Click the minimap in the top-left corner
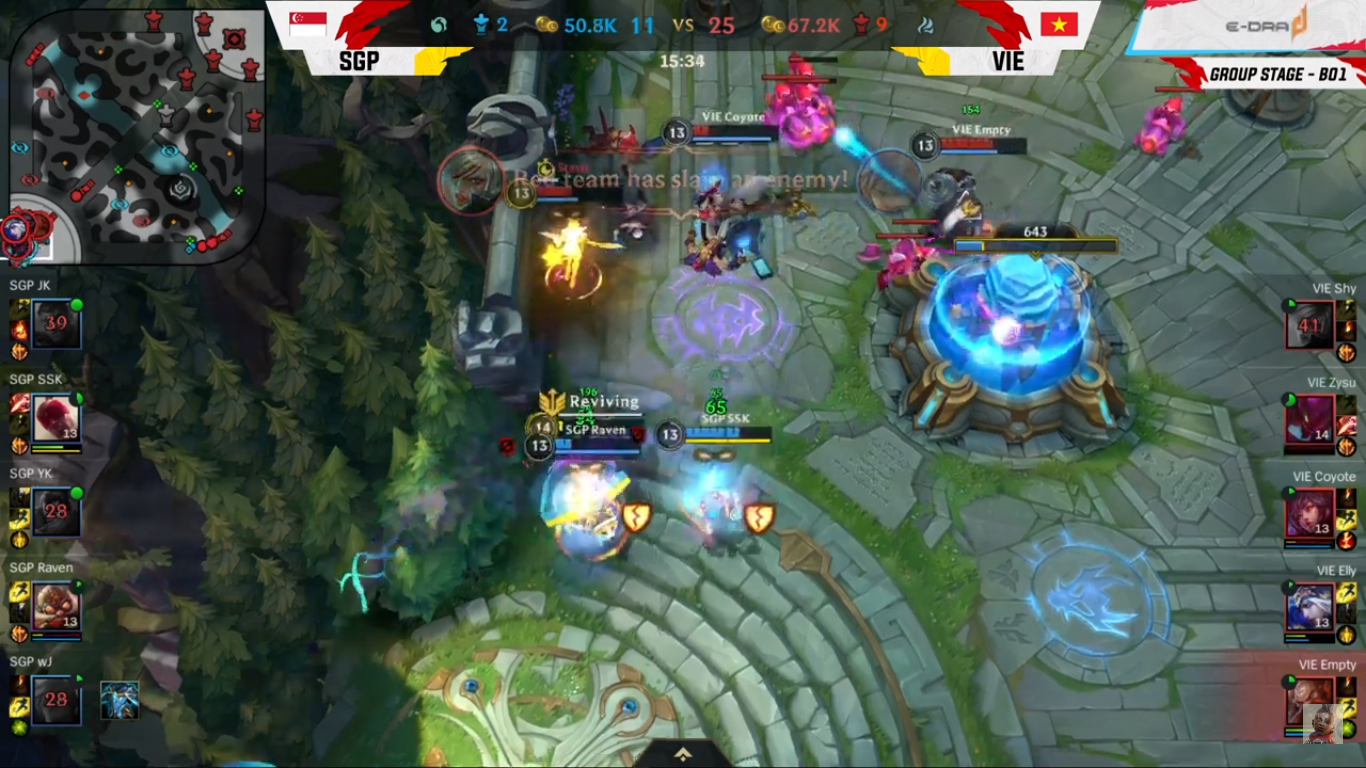Screen dimensions: 1366x768 point(137,135)
